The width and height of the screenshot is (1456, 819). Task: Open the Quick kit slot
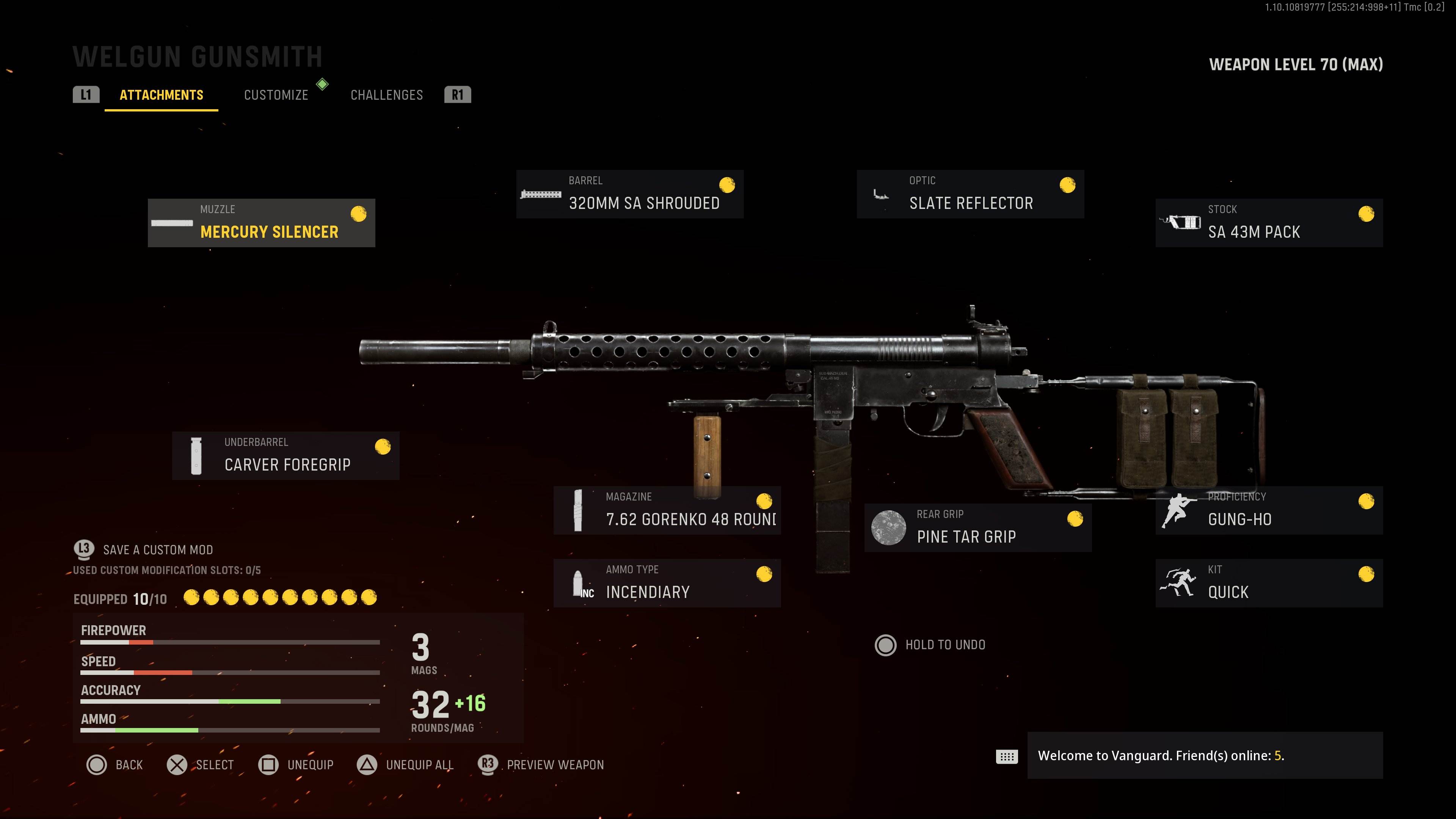click(1268, 583)
